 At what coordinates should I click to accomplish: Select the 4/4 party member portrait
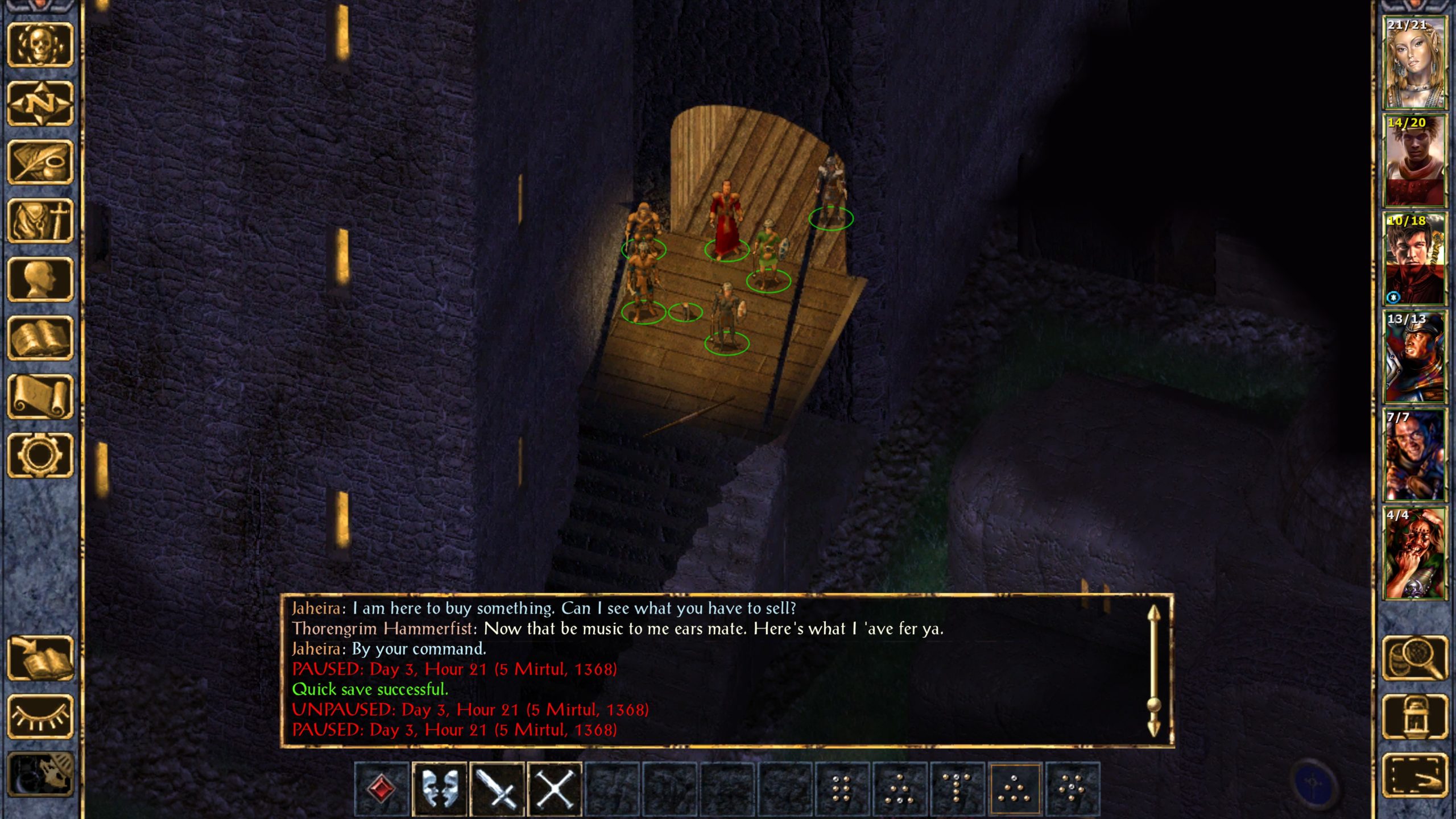pyautogui.click(x=1414, y=554)
